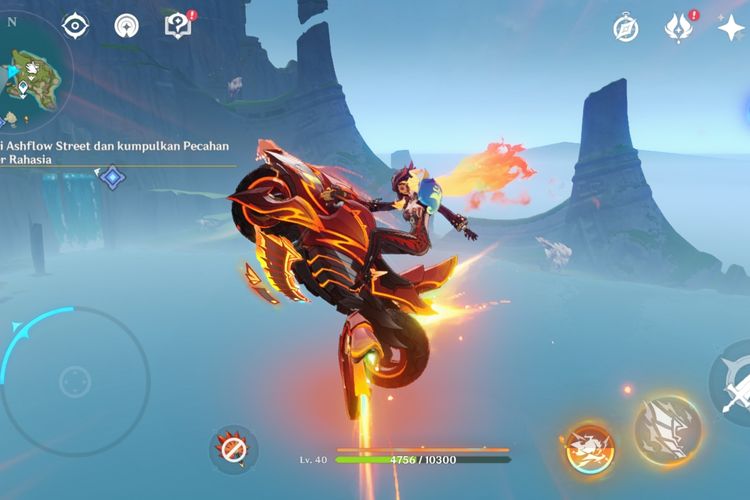Open the circular beacon icon in top bar
The height and width of the screenshot is (500, 750).
[127, 26]
